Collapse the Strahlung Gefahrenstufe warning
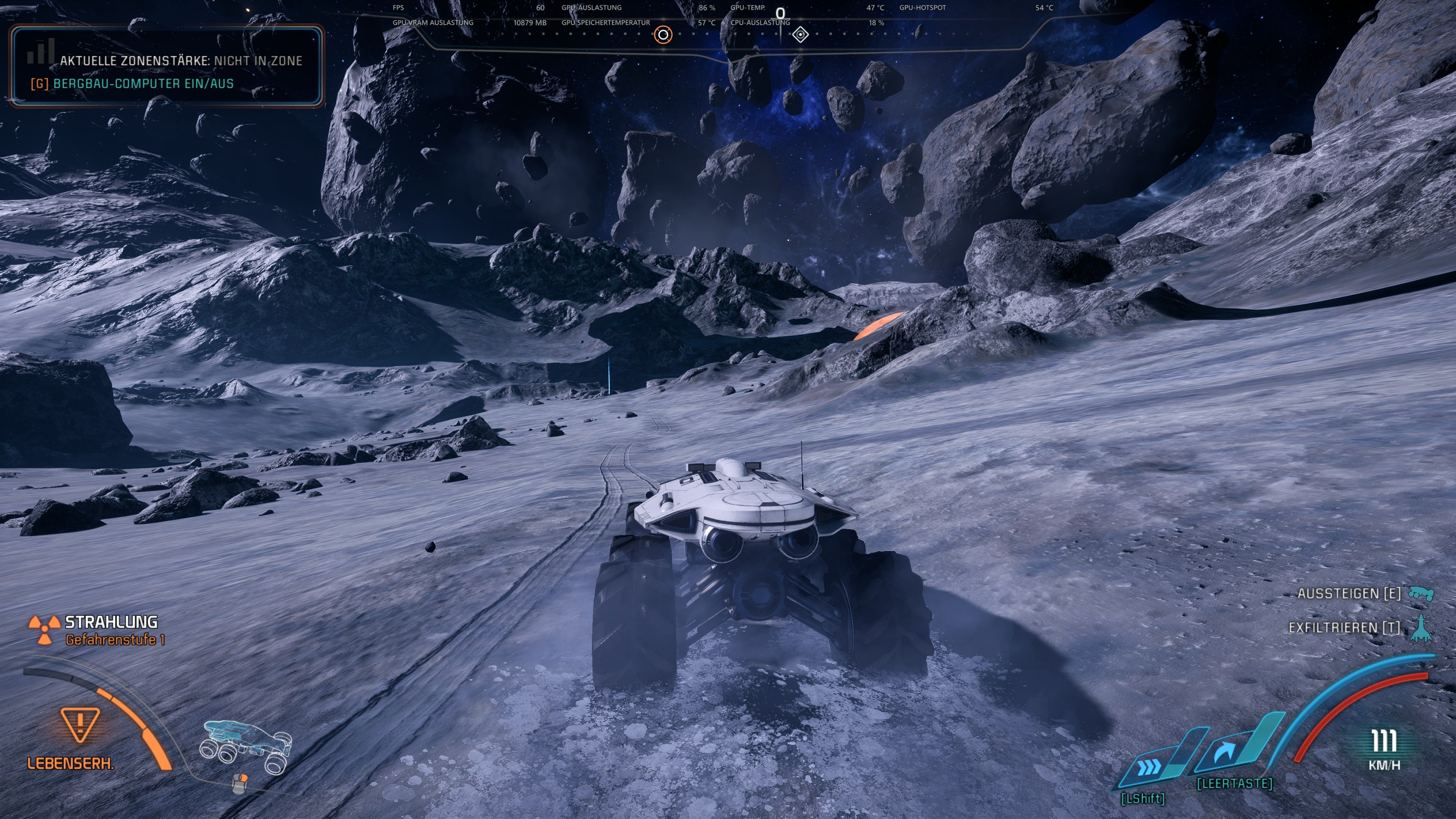 pos(110,631)
